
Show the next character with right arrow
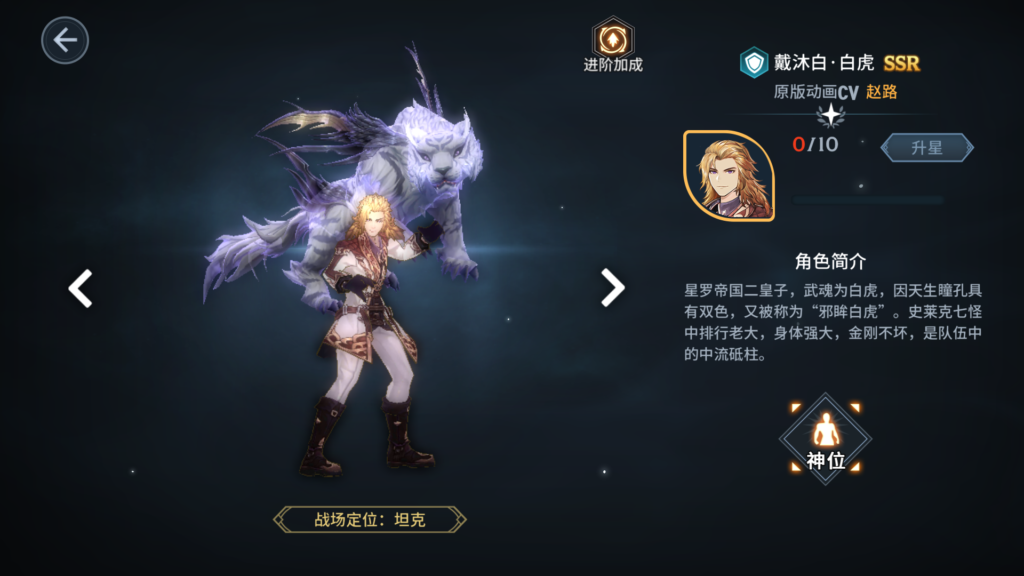(612, 288)
